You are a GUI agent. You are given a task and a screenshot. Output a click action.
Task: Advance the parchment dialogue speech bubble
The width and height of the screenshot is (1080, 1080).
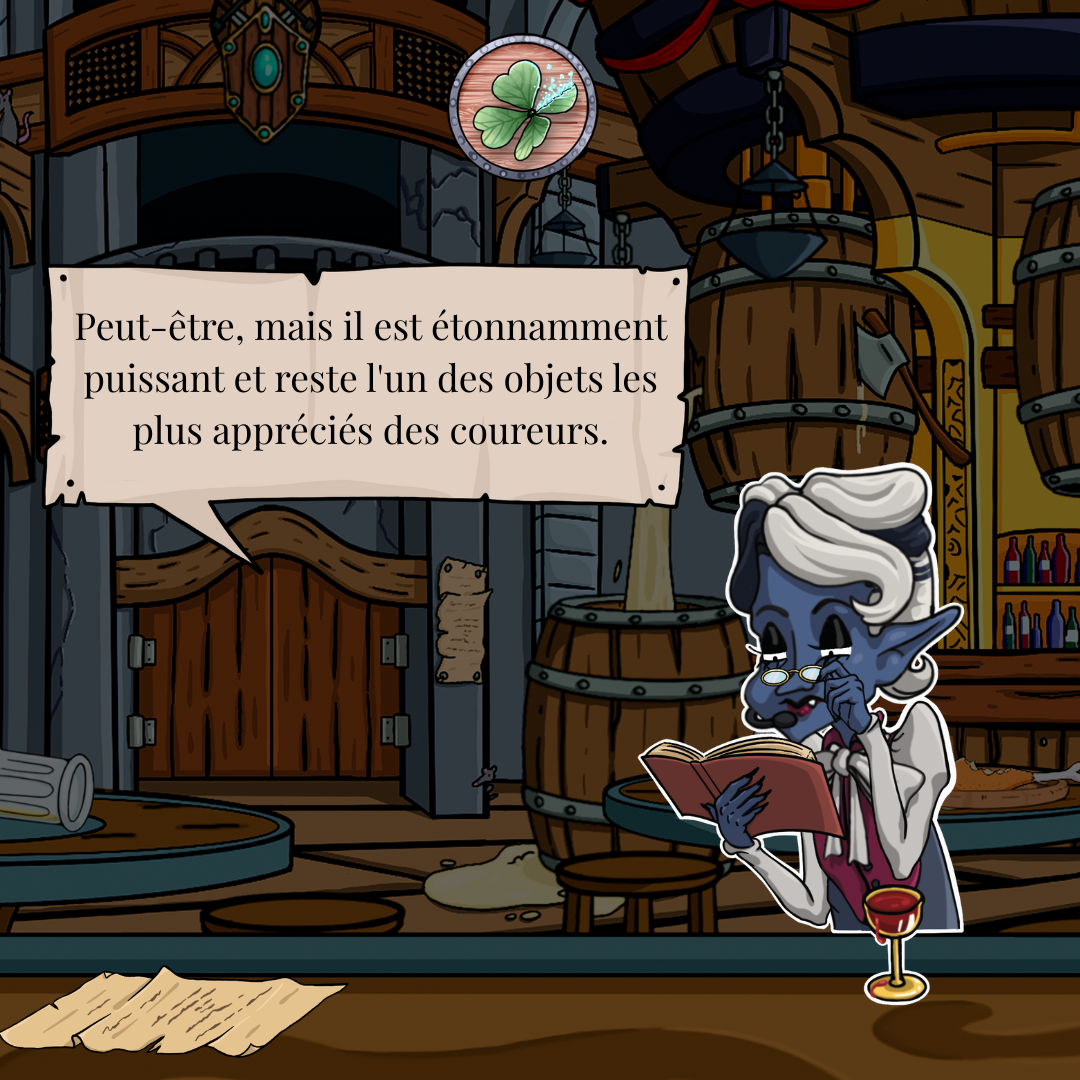(x=368, y=384)
